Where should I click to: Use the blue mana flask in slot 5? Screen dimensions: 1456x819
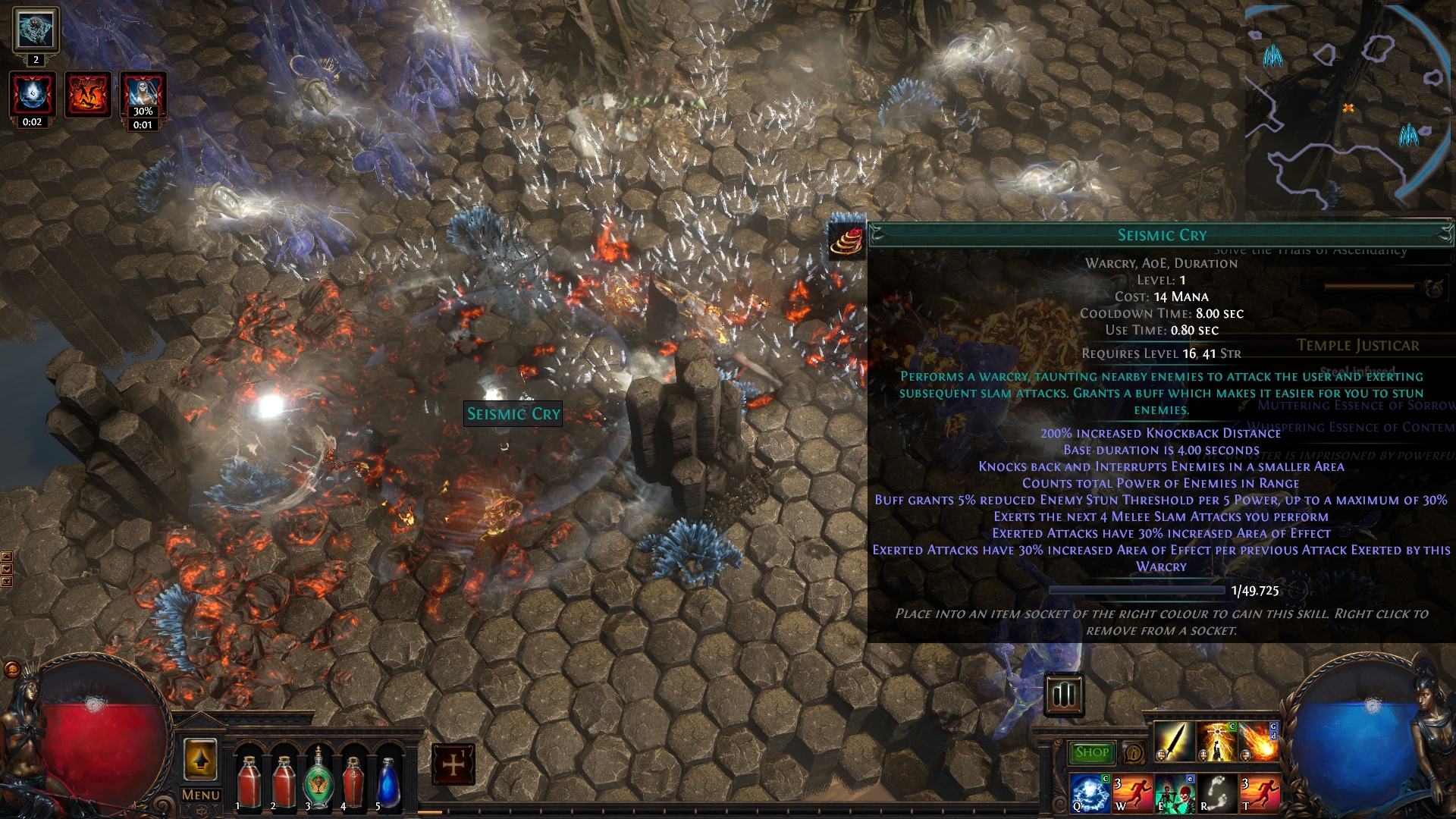[x=388, y=781]
